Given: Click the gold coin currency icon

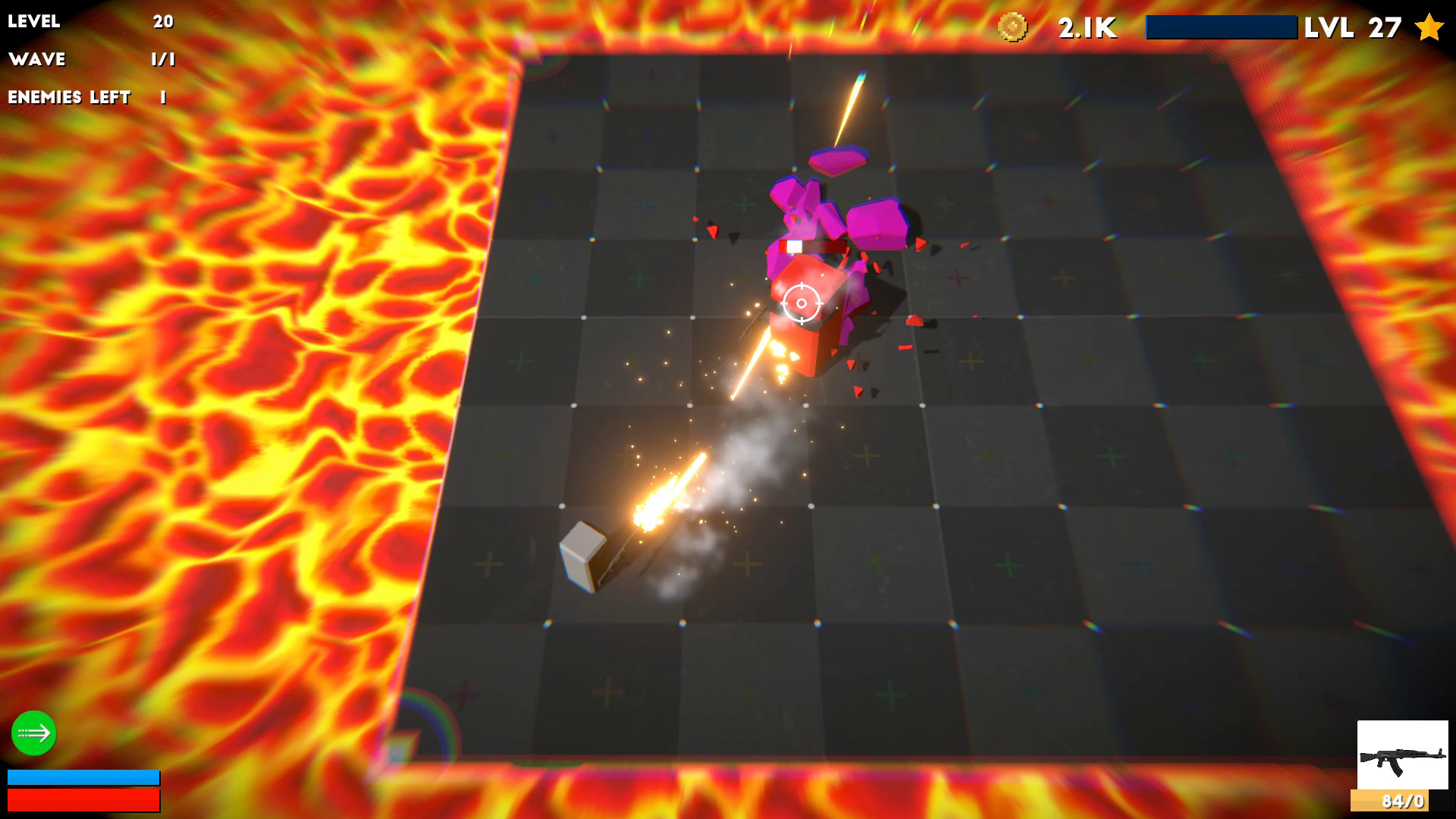Looking at the screenshot, I should point(1014,25).
